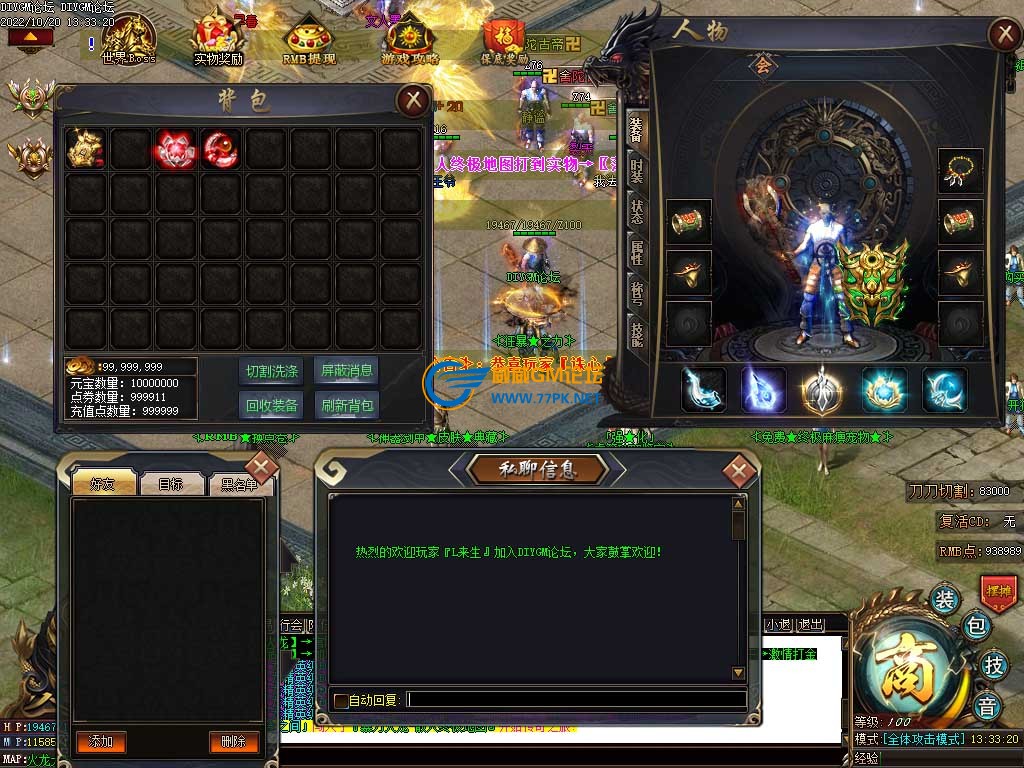Add a friend with 添加 button
The height and width of the screenshot is (768, 1024).
[101, 741]
